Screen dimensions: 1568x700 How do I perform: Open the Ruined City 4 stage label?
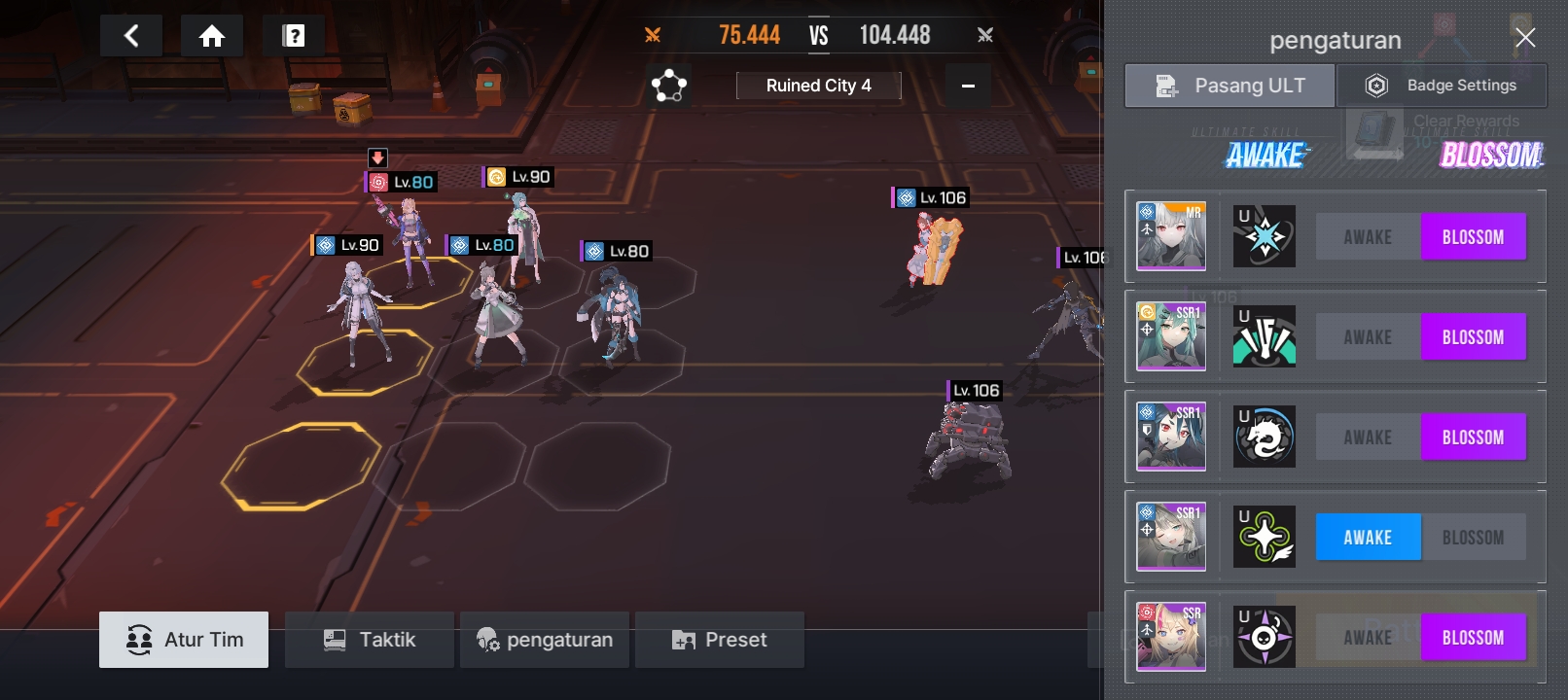[818, 86]
